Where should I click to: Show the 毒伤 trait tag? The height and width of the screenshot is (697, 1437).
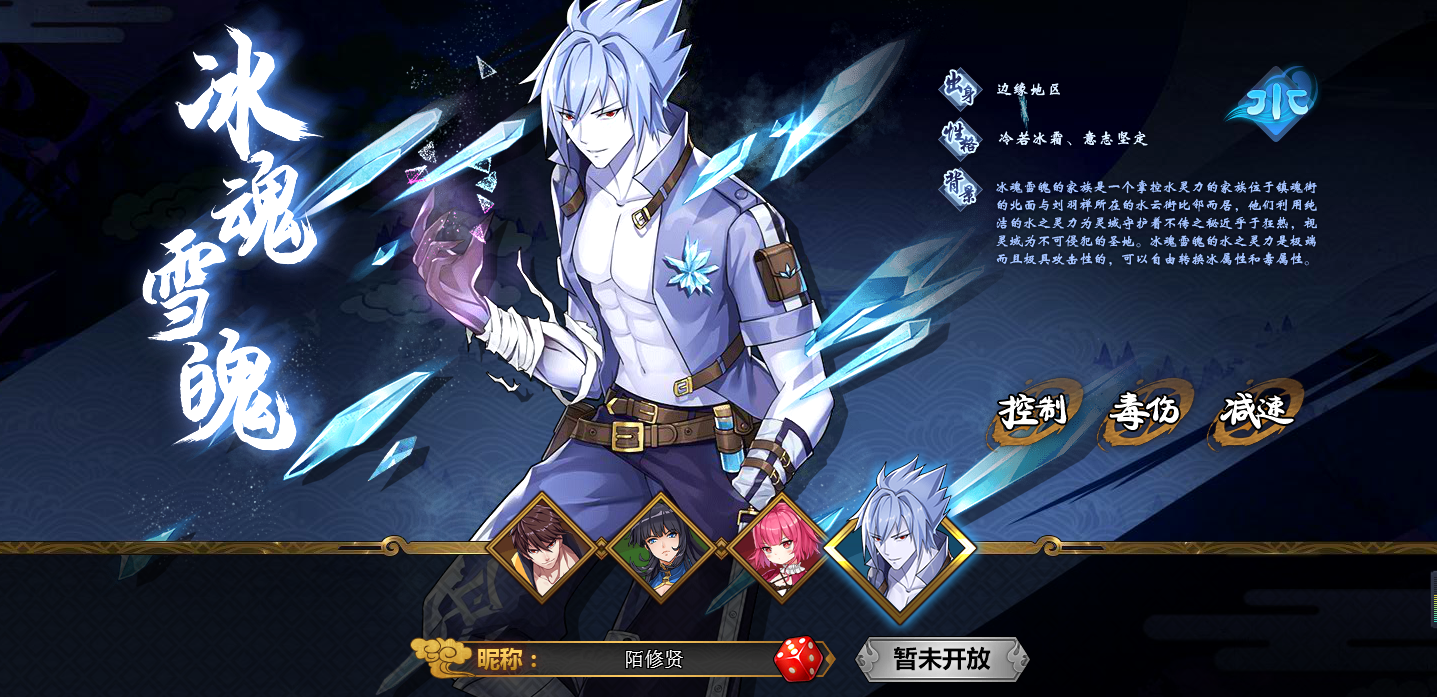click(x=1144, y=411)
